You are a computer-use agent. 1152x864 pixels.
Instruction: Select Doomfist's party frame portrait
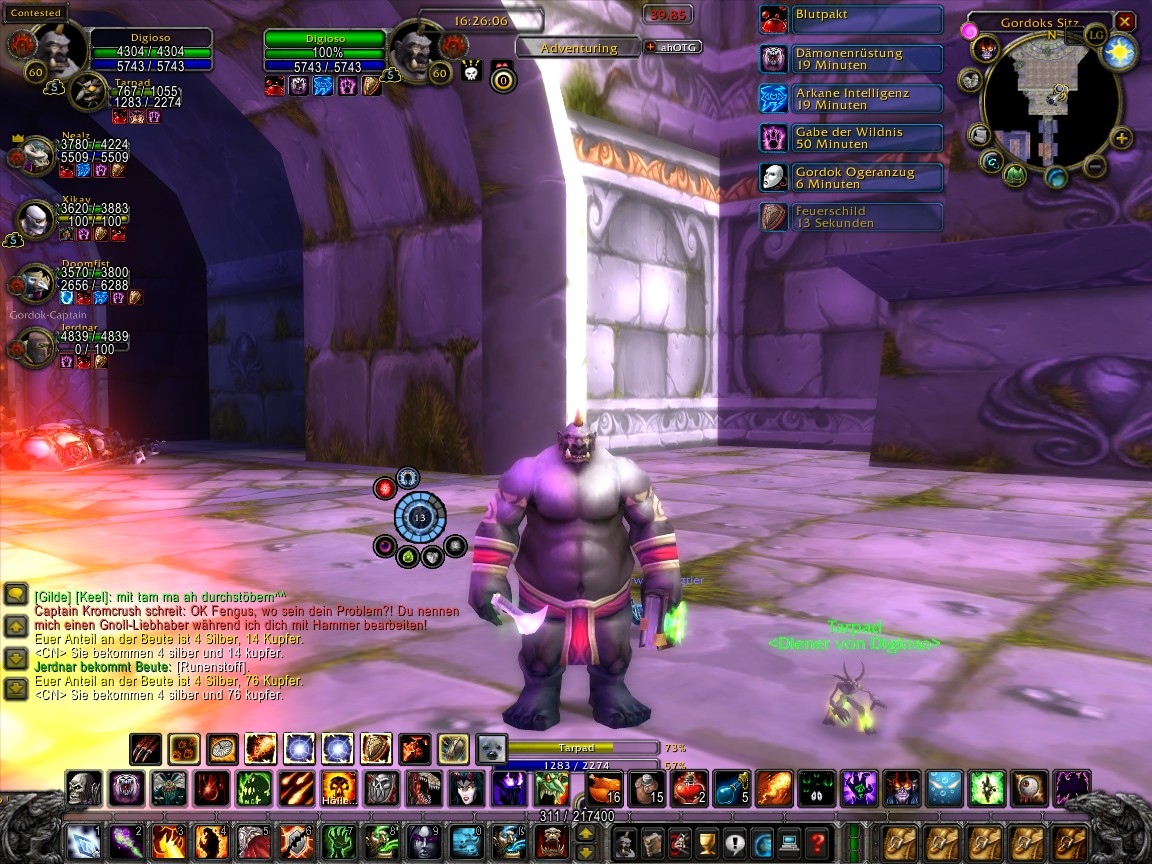(x=36, y=283)
